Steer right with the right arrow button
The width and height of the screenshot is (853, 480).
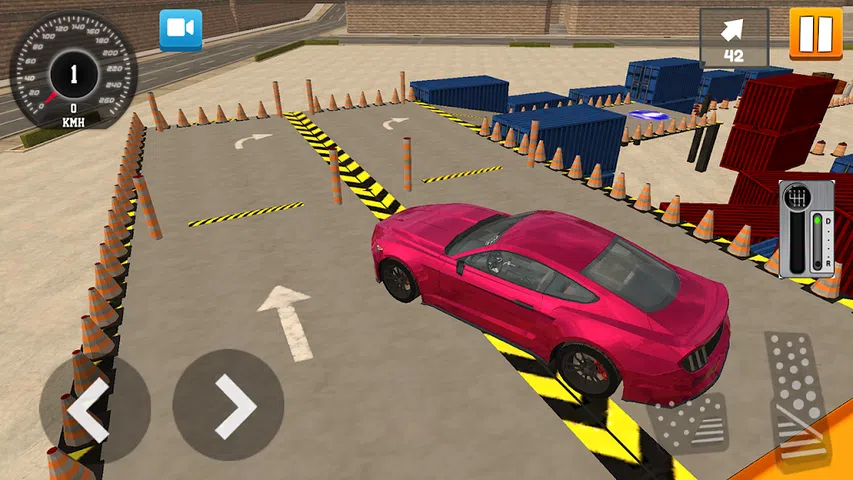(x=228, y=404)
